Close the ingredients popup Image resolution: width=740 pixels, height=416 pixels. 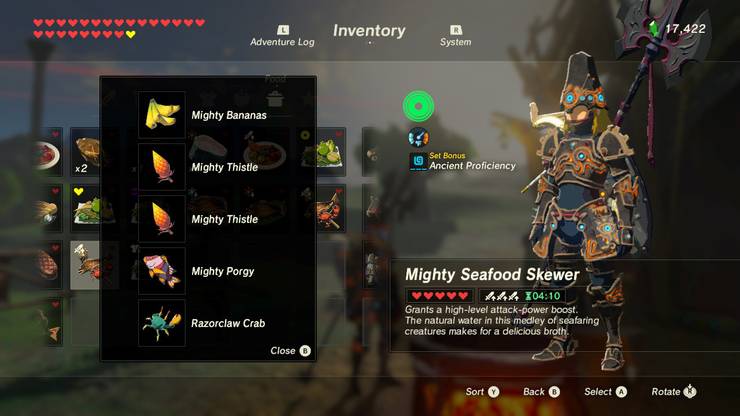[x=290, y=351]
